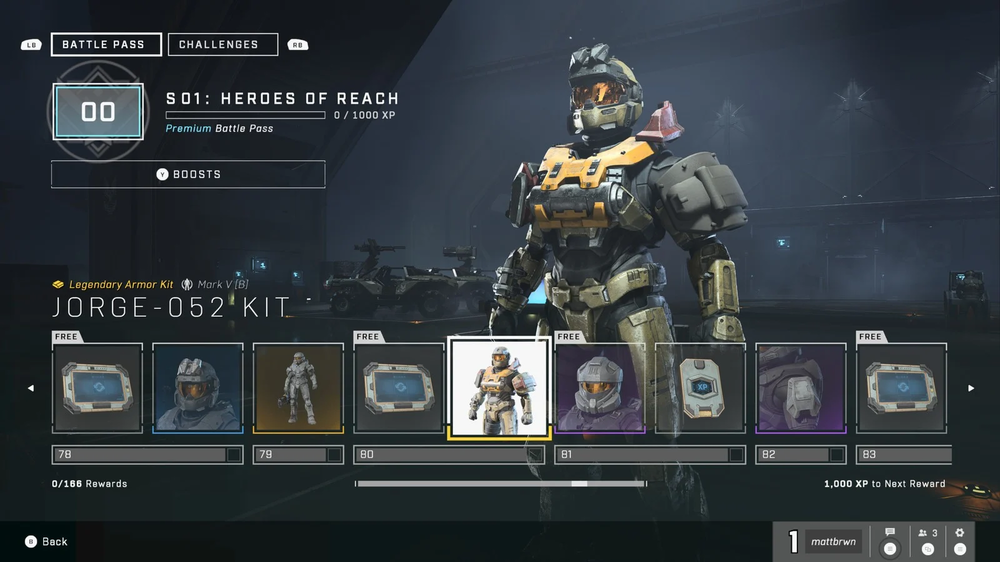Choose the purple shoulder armor reward tile
The image size is (1000, 562).
(801, 388)
